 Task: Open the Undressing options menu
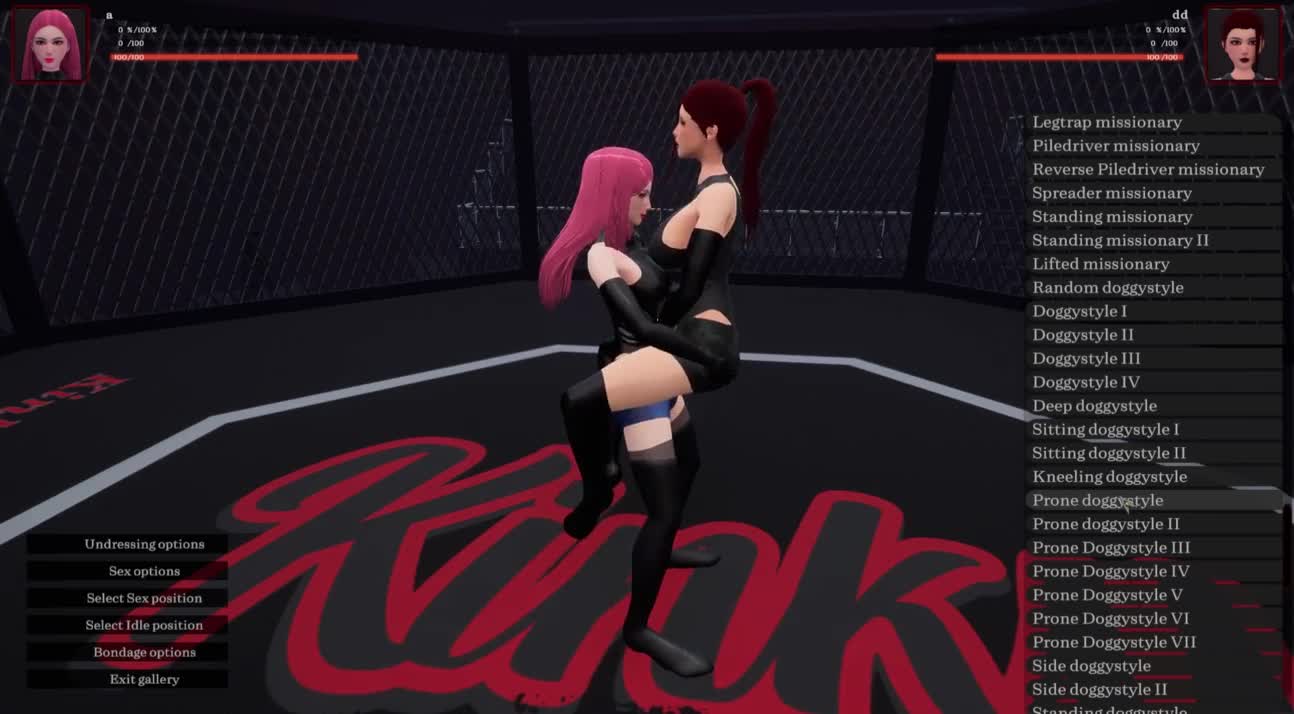point(144,544)
